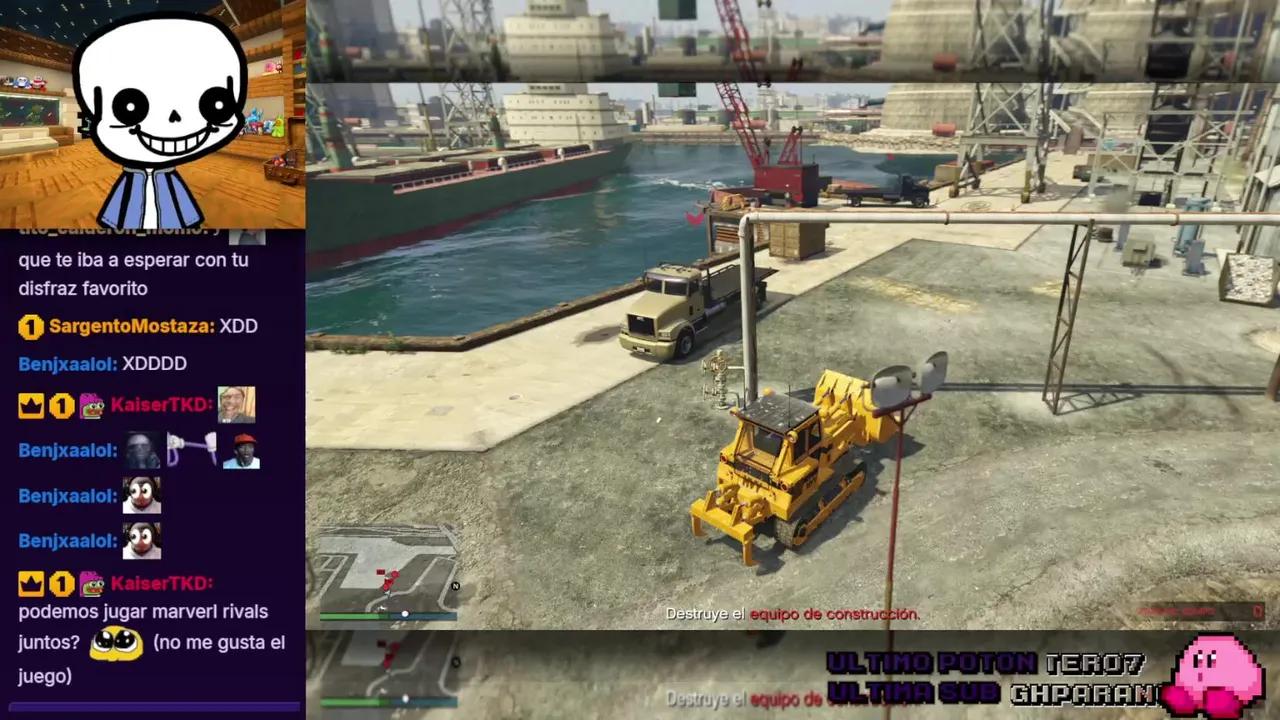
Task: Click the Sans avatar image top left
Action: 160,110
